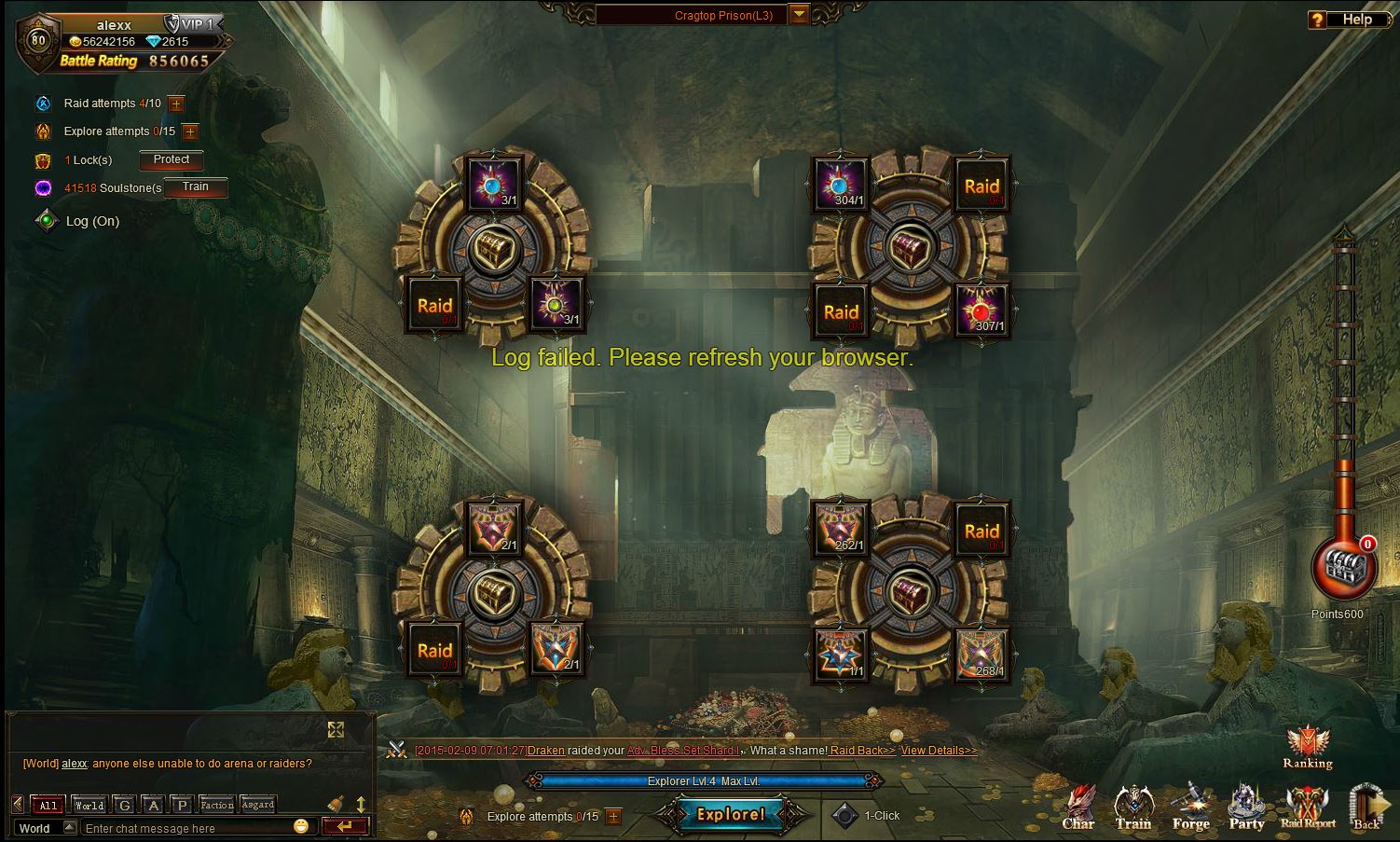Click the chat message input field
This screenshot has width=1400, height=842.
tap(186, 828)
